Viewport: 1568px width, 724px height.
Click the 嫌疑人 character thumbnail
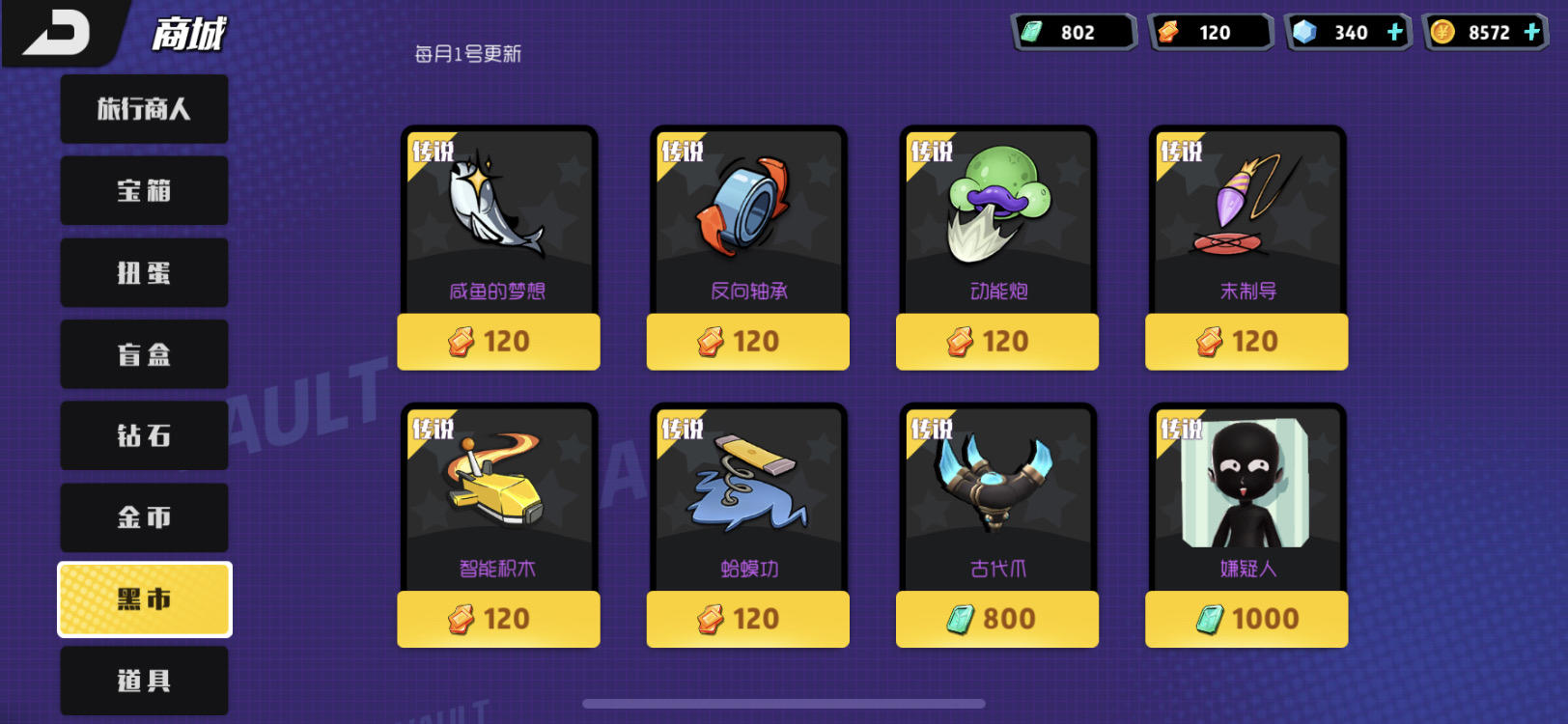[1244, 487]
